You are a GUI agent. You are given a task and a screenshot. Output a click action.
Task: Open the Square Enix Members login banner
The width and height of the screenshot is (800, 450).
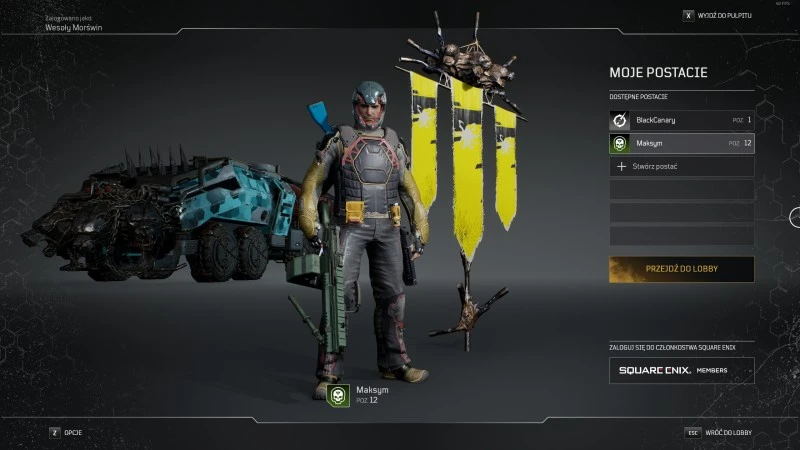pos(681,370)
